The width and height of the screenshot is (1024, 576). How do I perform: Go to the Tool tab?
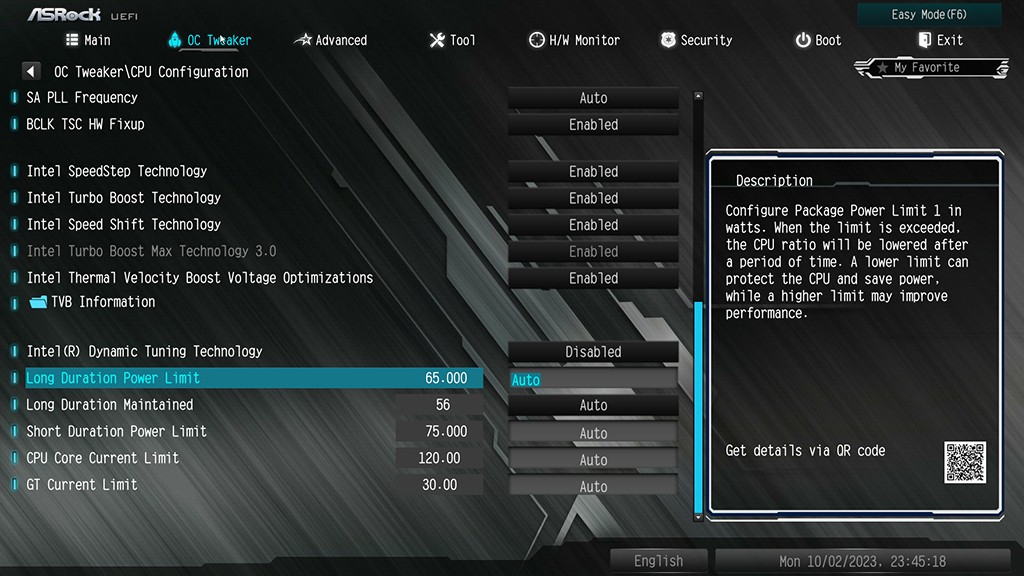pyautogui.click(x=452, y=40)
